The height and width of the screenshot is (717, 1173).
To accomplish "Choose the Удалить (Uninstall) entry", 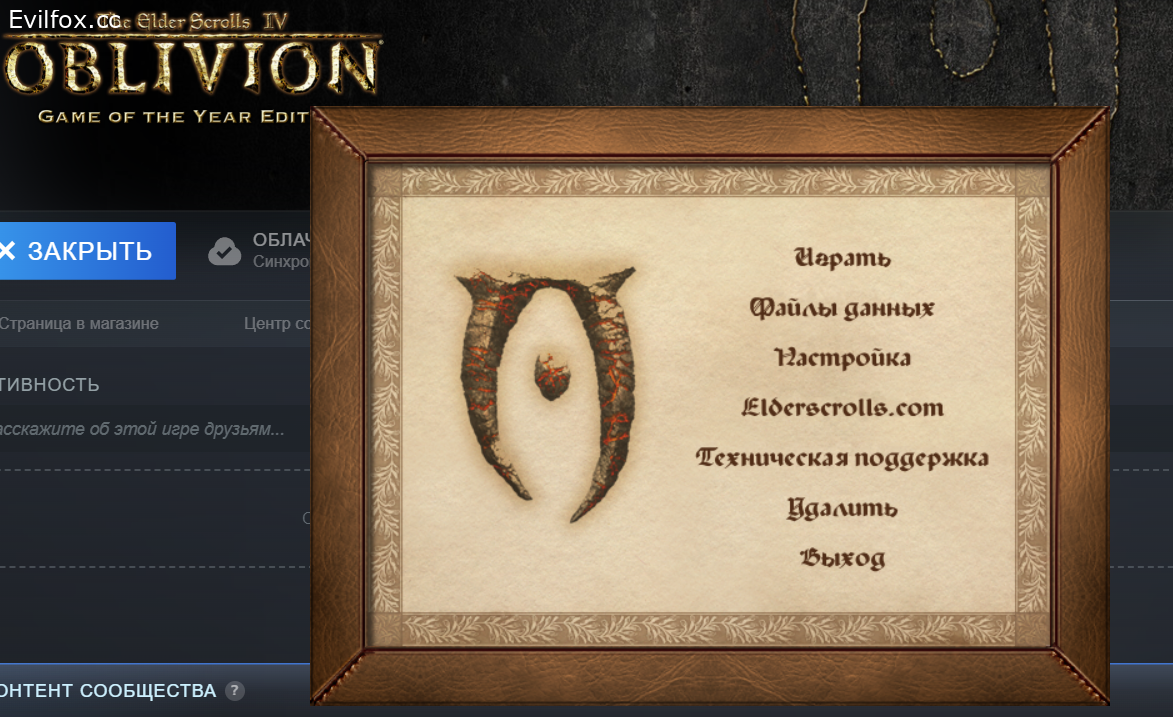I will coord(842,508).
